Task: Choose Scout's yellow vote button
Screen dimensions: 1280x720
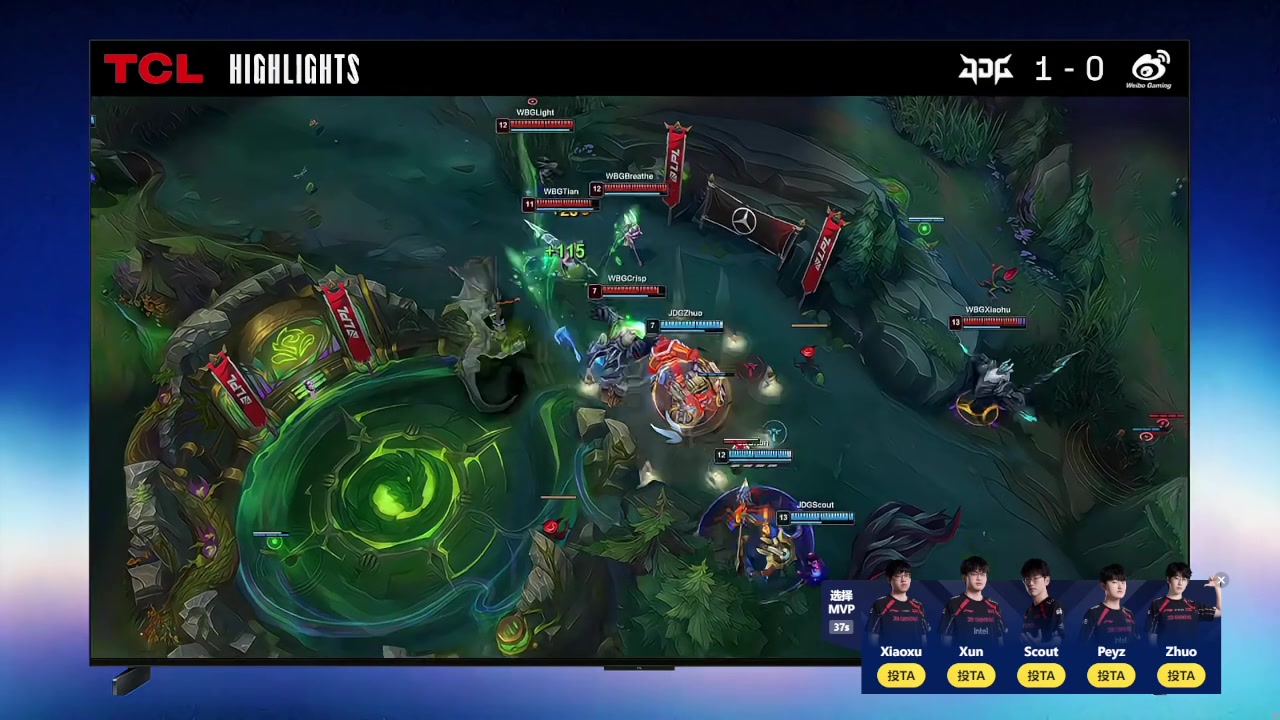Action: pos(1041,676)
